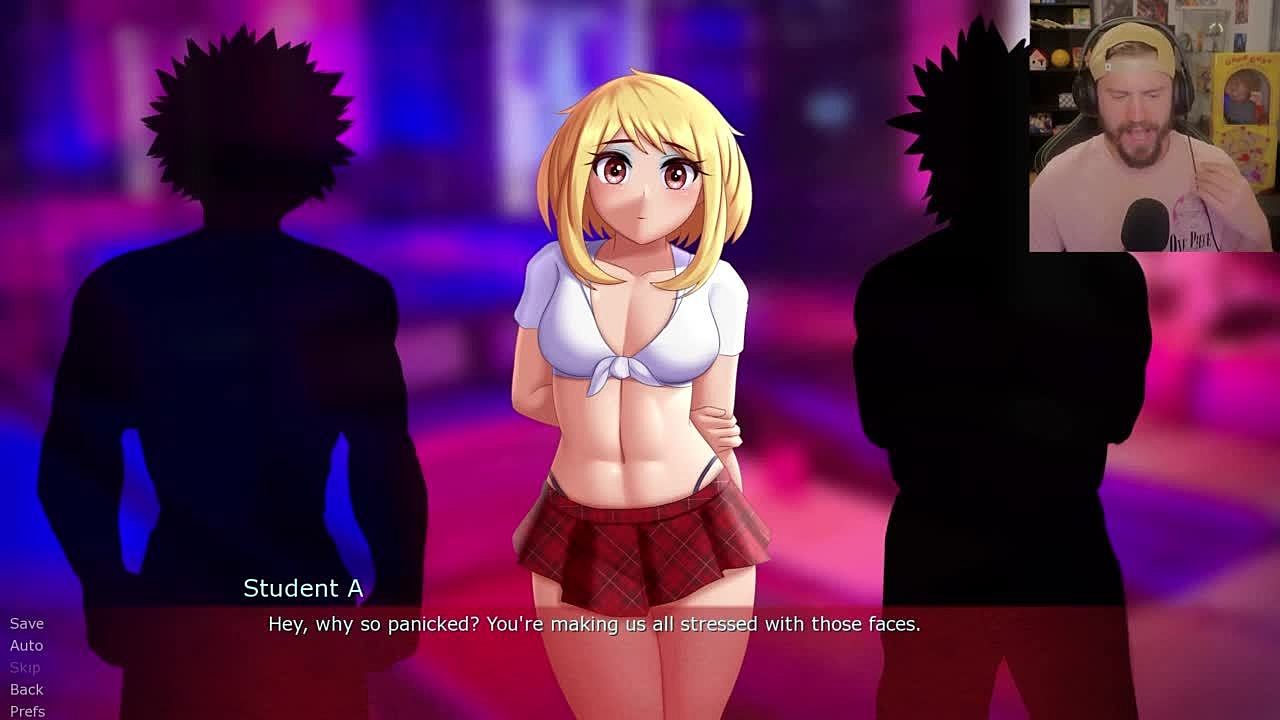Open the Prefs settings
Image resolution: width=1280 pixels, height=720 pixels.
point(28,711)
